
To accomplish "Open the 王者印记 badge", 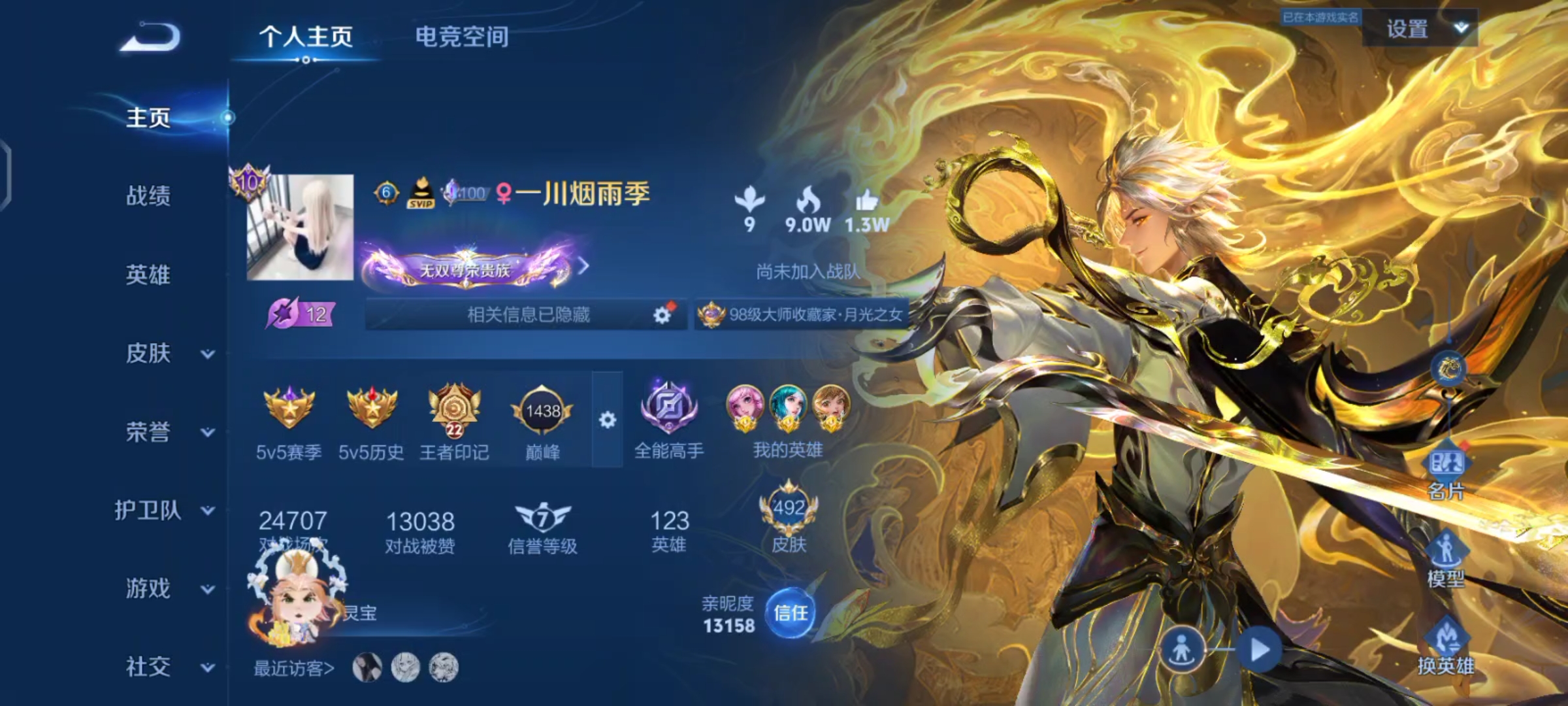I will coord(454,410).
